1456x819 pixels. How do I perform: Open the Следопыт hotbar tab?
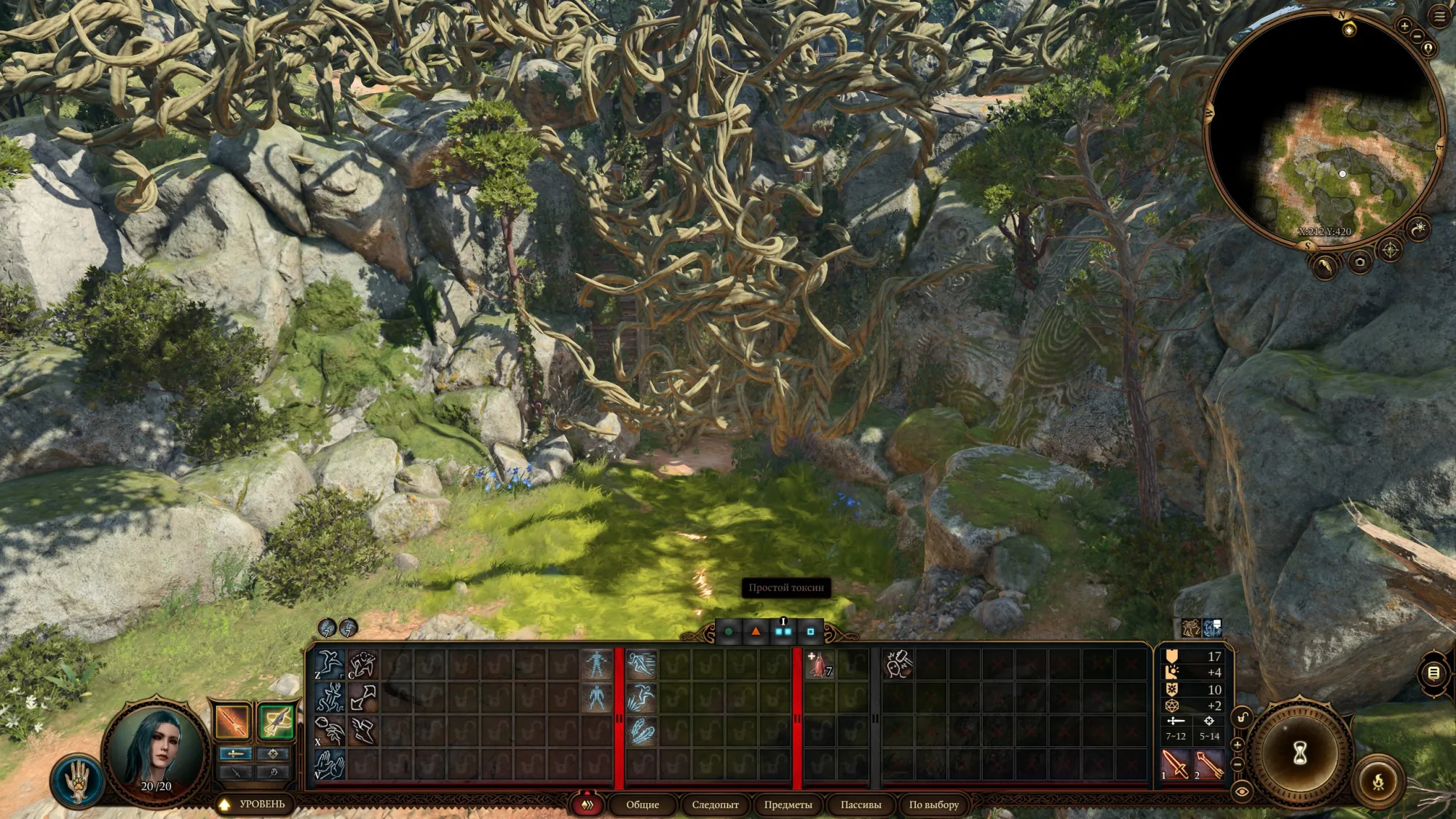point(715,804)
